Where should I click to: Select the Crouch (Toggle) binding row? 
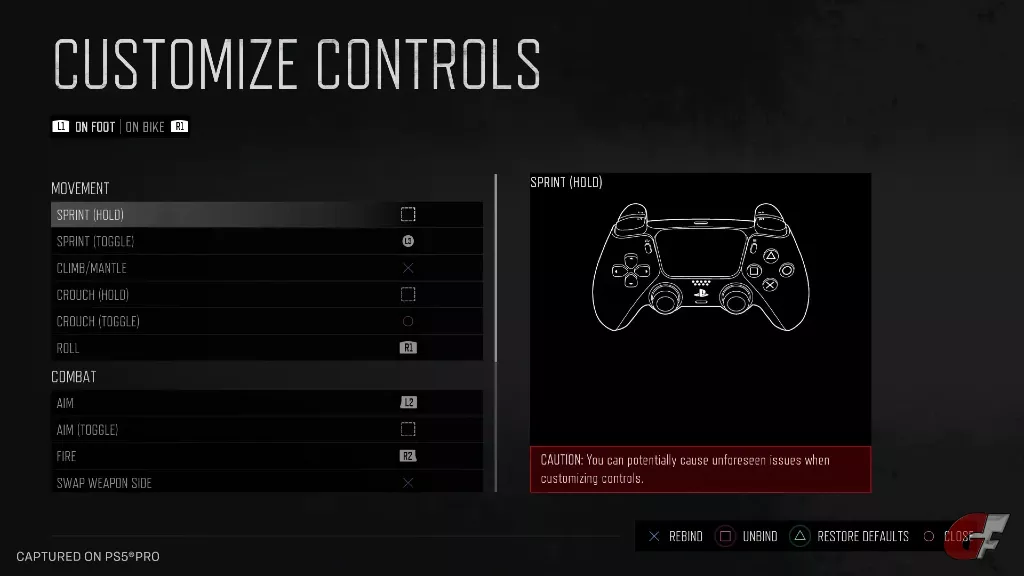tap(266, 321)
